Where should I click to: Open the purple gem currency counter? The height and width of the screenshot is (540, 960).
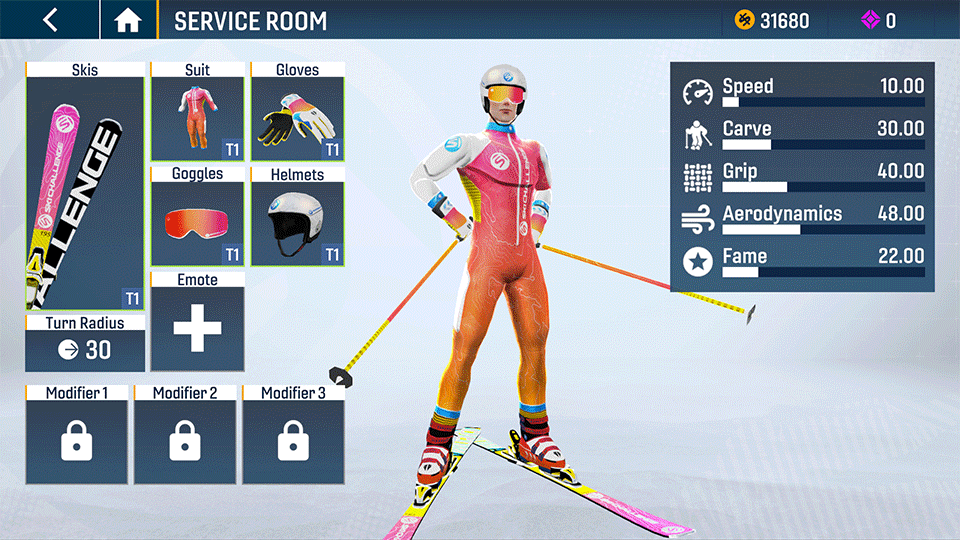[x=879, y=20]
